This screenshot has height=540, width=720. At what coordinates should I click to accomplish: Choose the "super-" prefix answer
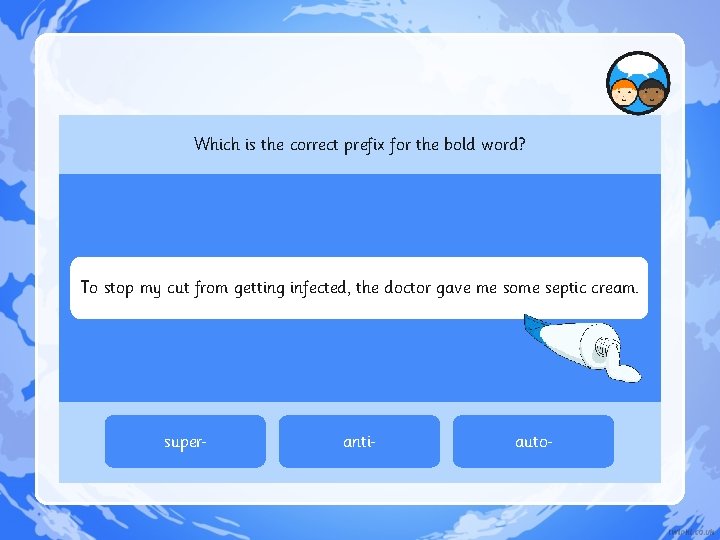tap(185, 441)
